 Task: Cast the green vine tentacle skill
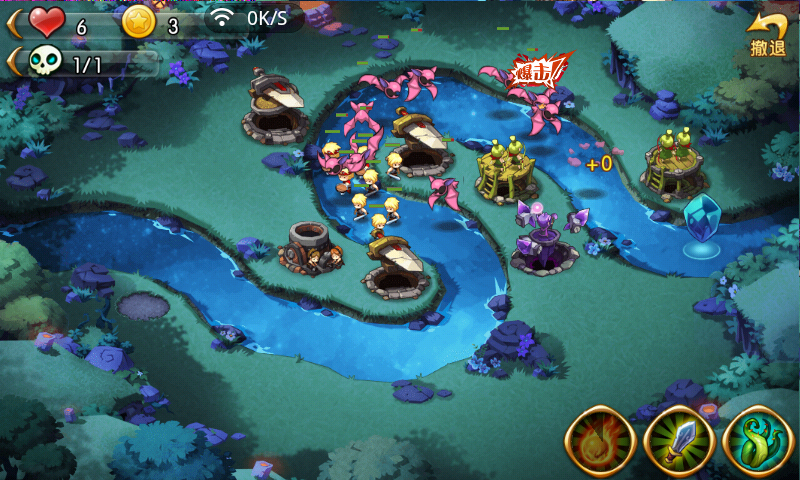click(757, 441)
